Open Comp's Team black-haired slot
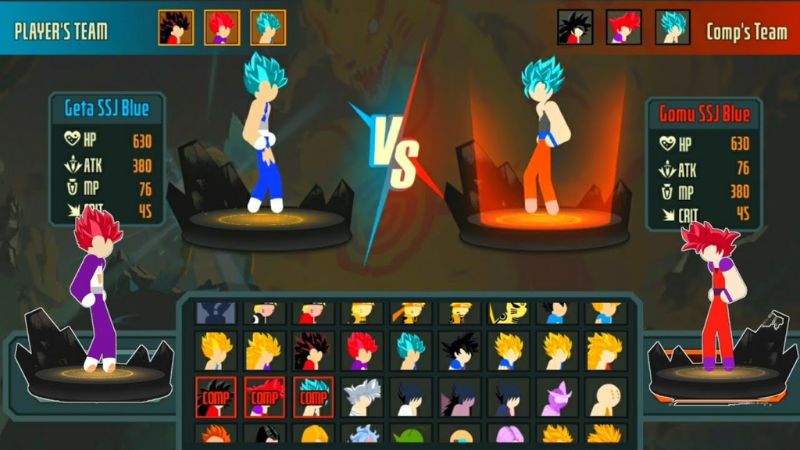The image size is (800, 450). (575, 27)
